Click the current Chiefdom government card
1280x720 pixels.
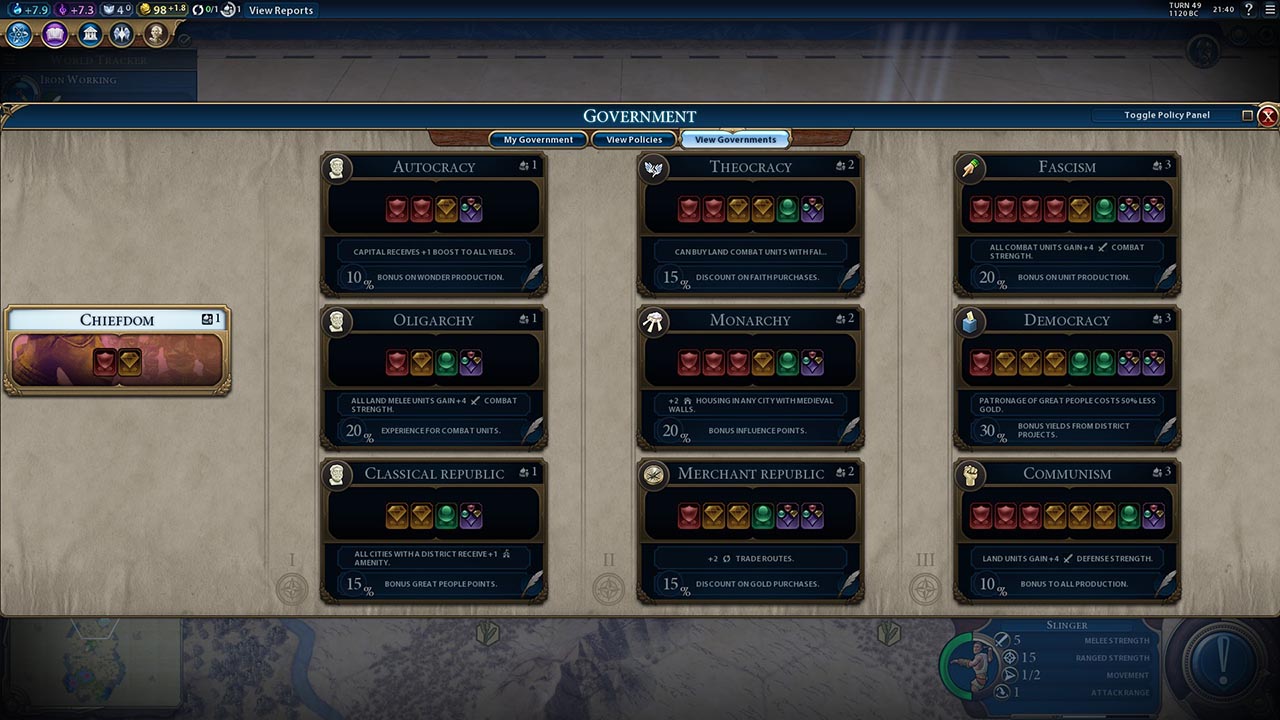pyautogui.click(x=117, y=350)
